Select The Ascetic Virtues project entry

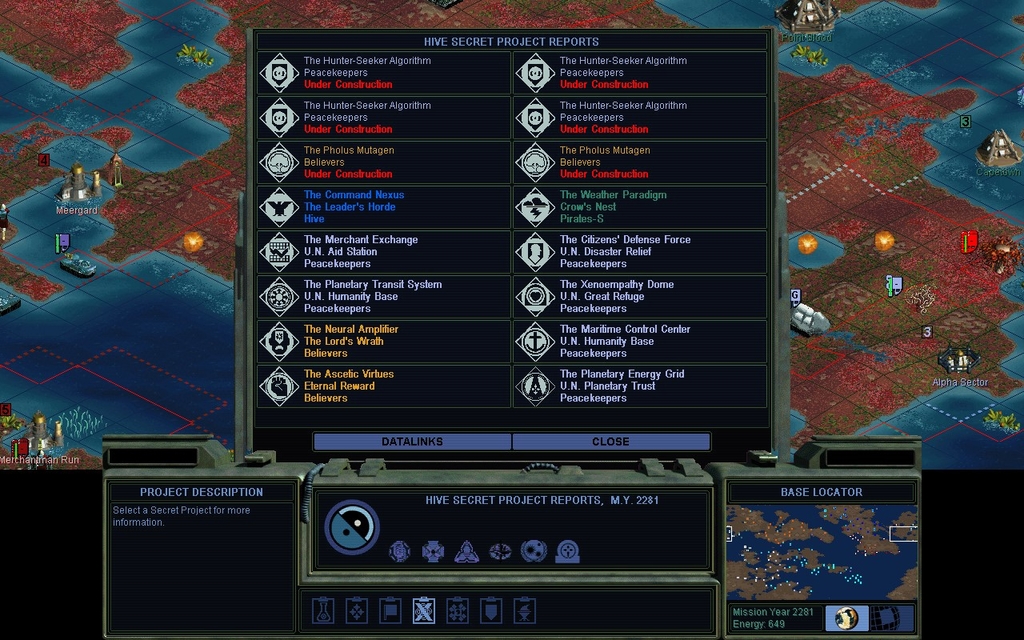coord(384,386)
